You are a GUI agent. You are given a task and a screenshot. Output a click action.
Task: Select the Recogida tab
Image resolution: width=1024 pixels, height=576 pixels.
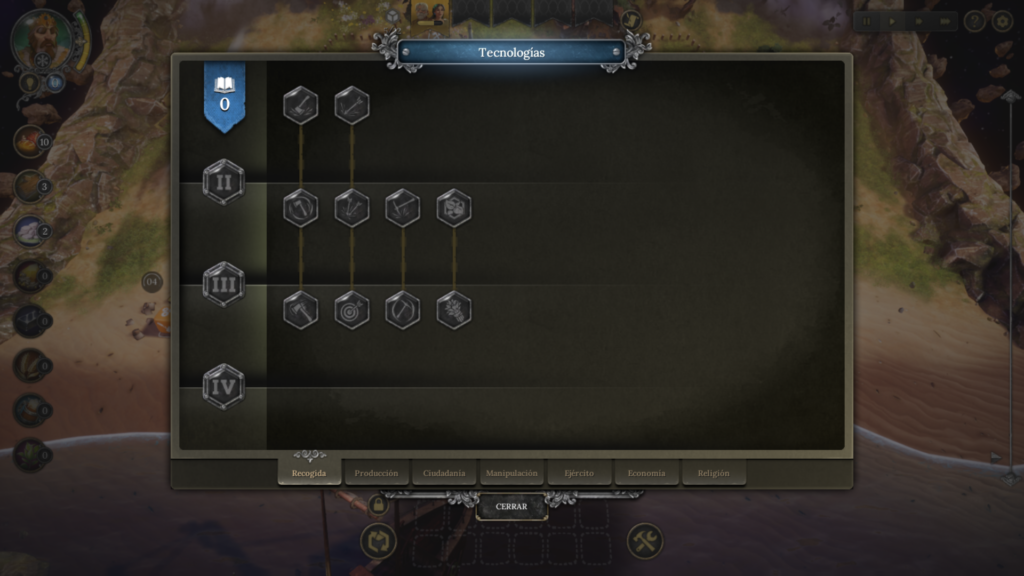(309, 473)
